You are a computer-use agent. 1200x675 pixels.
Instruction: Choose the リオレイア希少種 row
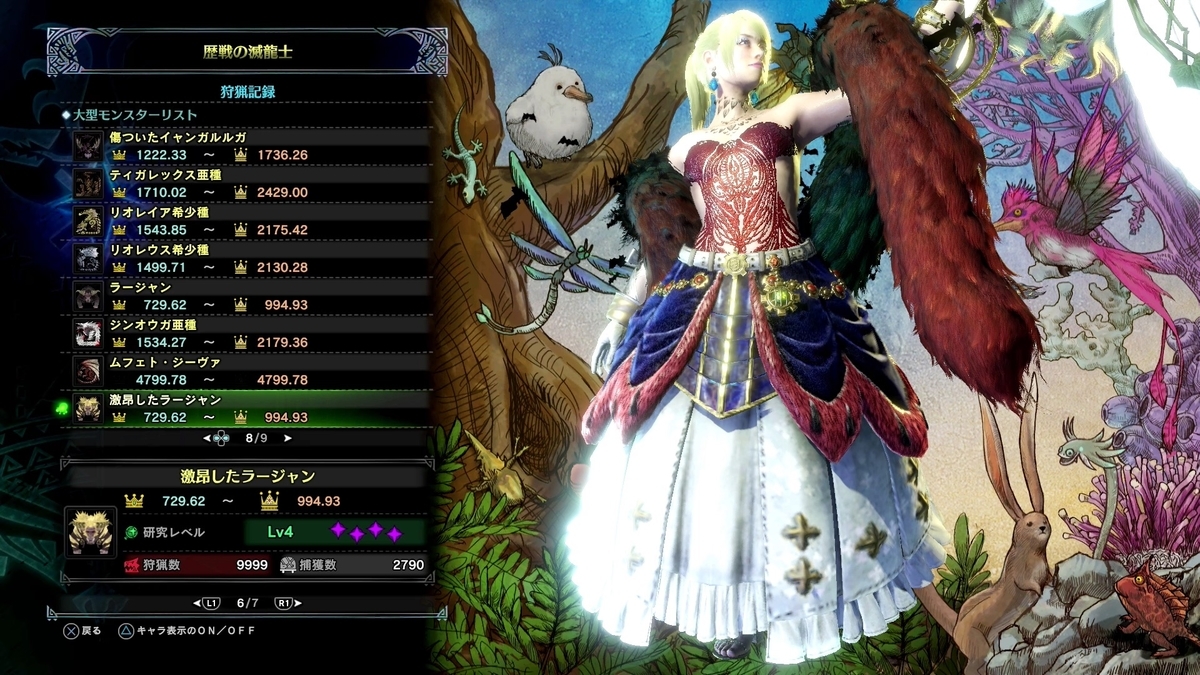[x=250, y=221]
